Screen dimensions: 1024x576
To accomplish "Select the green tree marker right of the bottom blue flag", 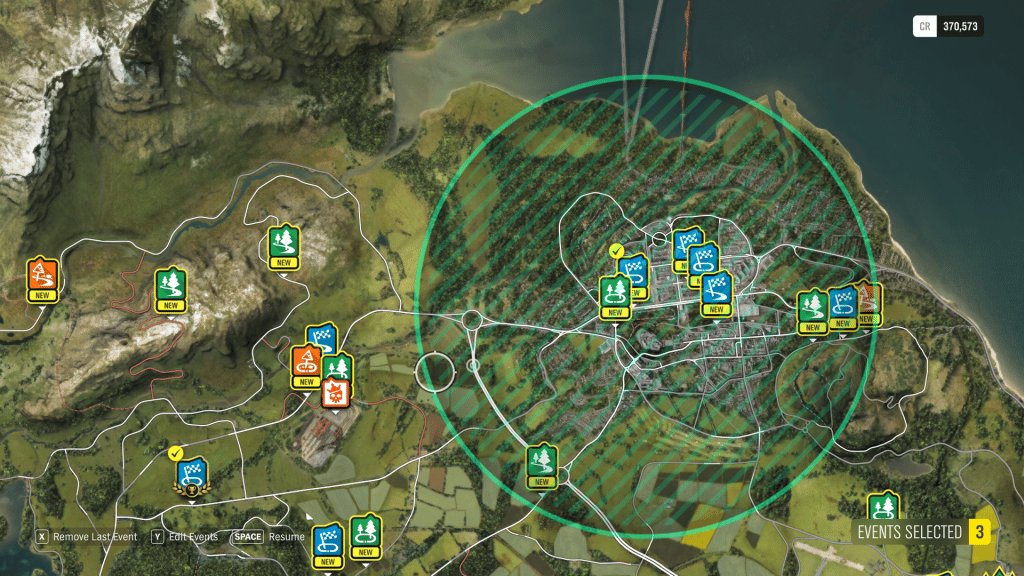I will click(365, 534).
